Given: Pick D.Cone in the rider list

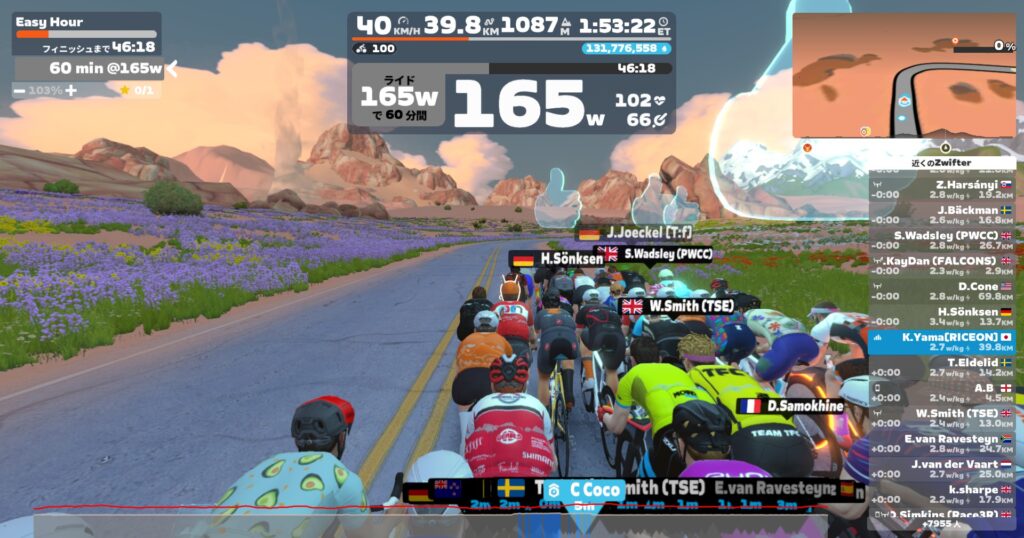Looking at the screenshot, I should (x=941, y=291).
